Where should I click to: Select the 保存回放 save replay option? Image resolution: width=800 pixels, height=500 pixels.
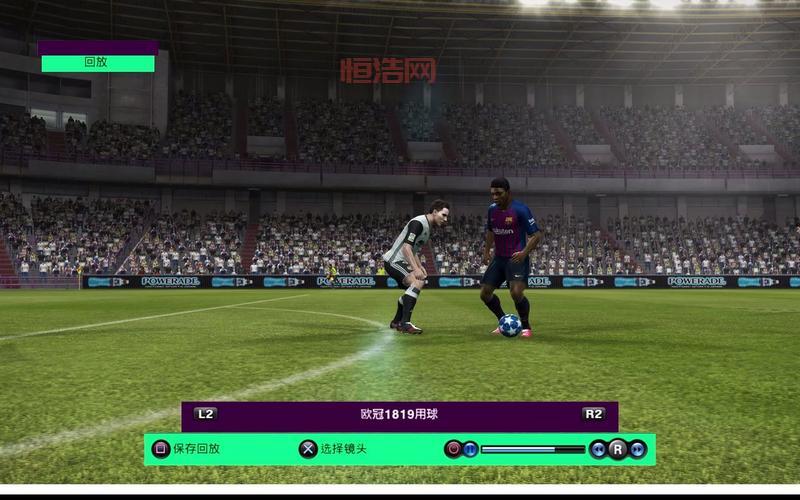pos(186,449)
